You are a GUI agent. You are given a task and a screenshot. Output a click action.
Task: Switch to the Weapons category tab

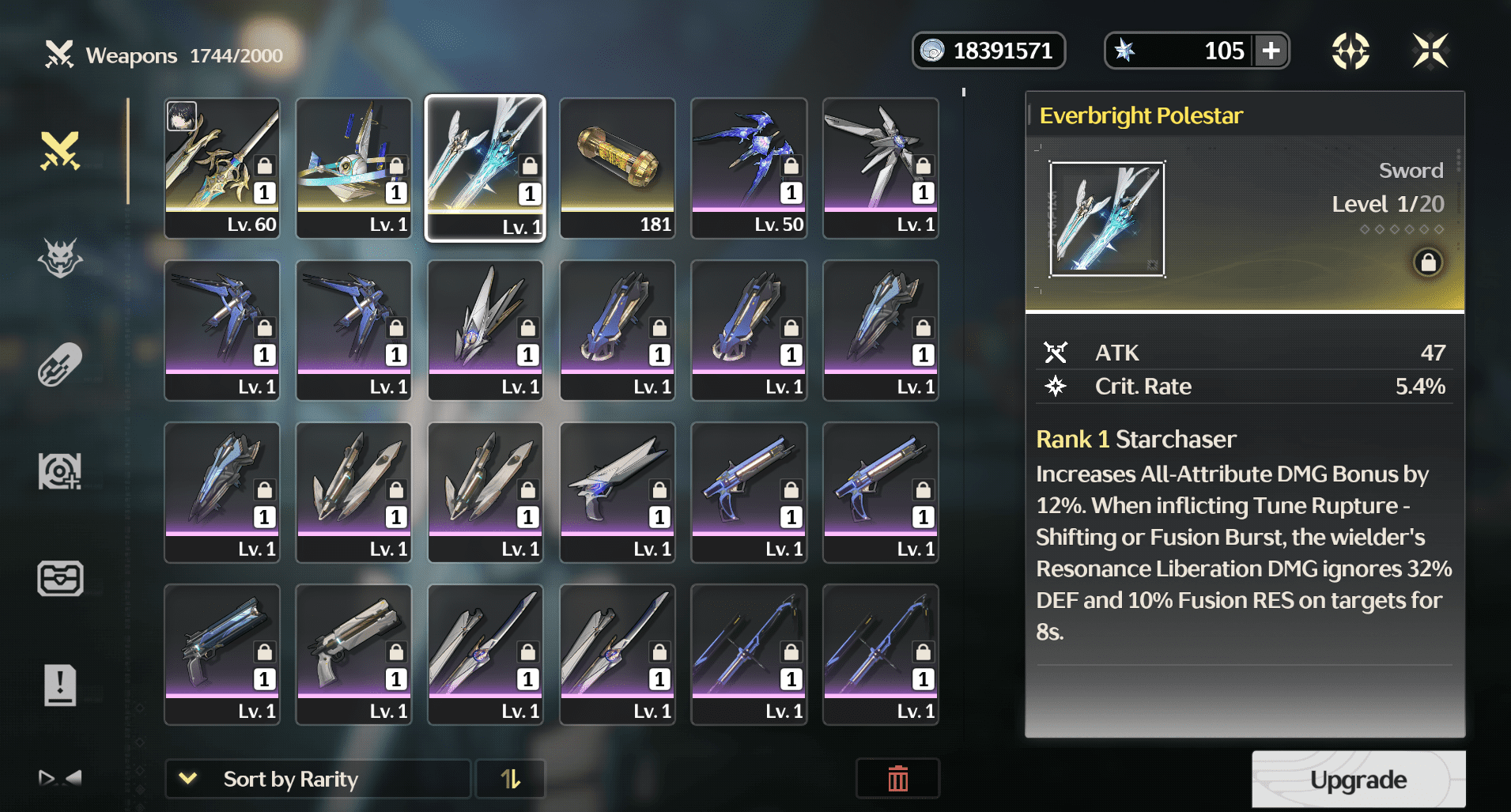tap(60, 150)
